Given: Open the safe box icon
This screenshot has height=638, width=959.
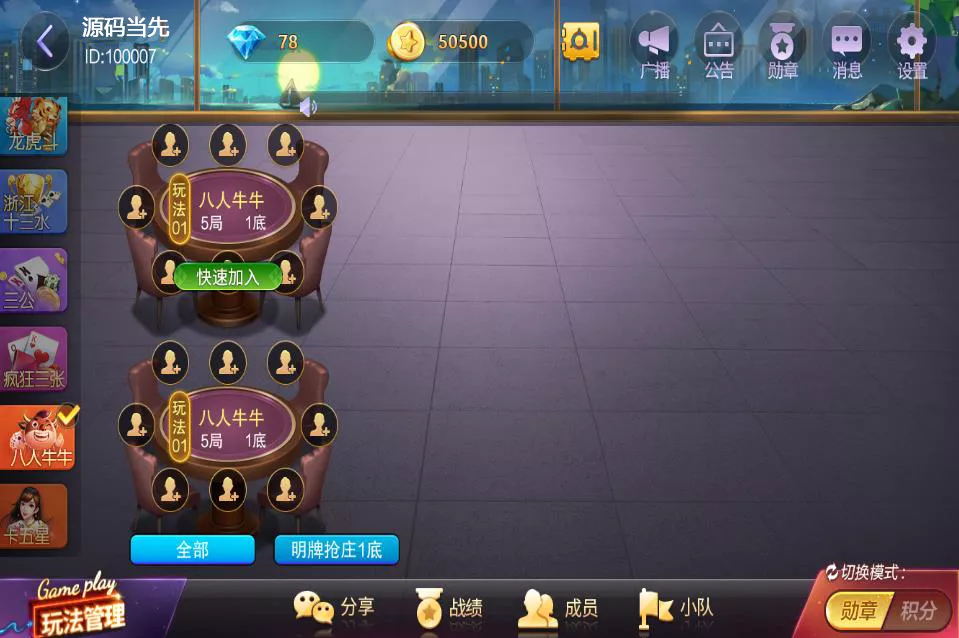Looking at the screenshot, I should [580, 42].
